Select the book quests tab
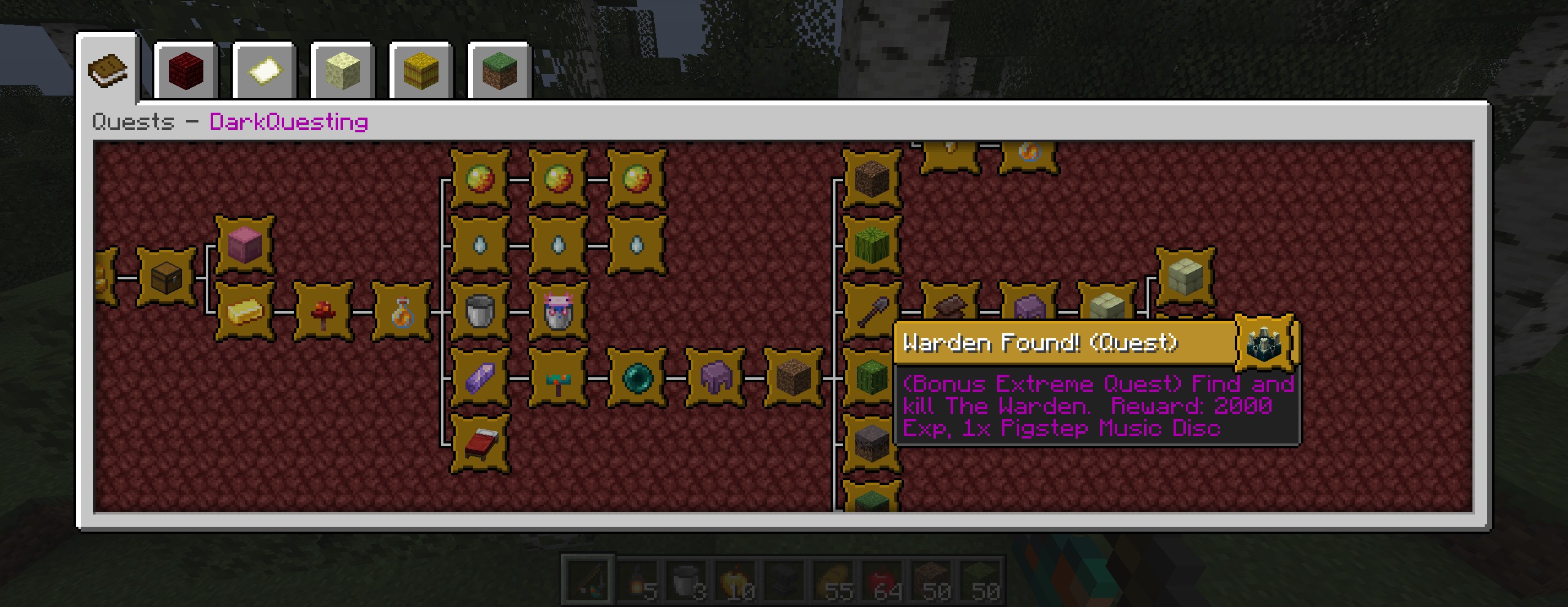Viewport: 1568px width, 607px height. click(x=107, y=70)
